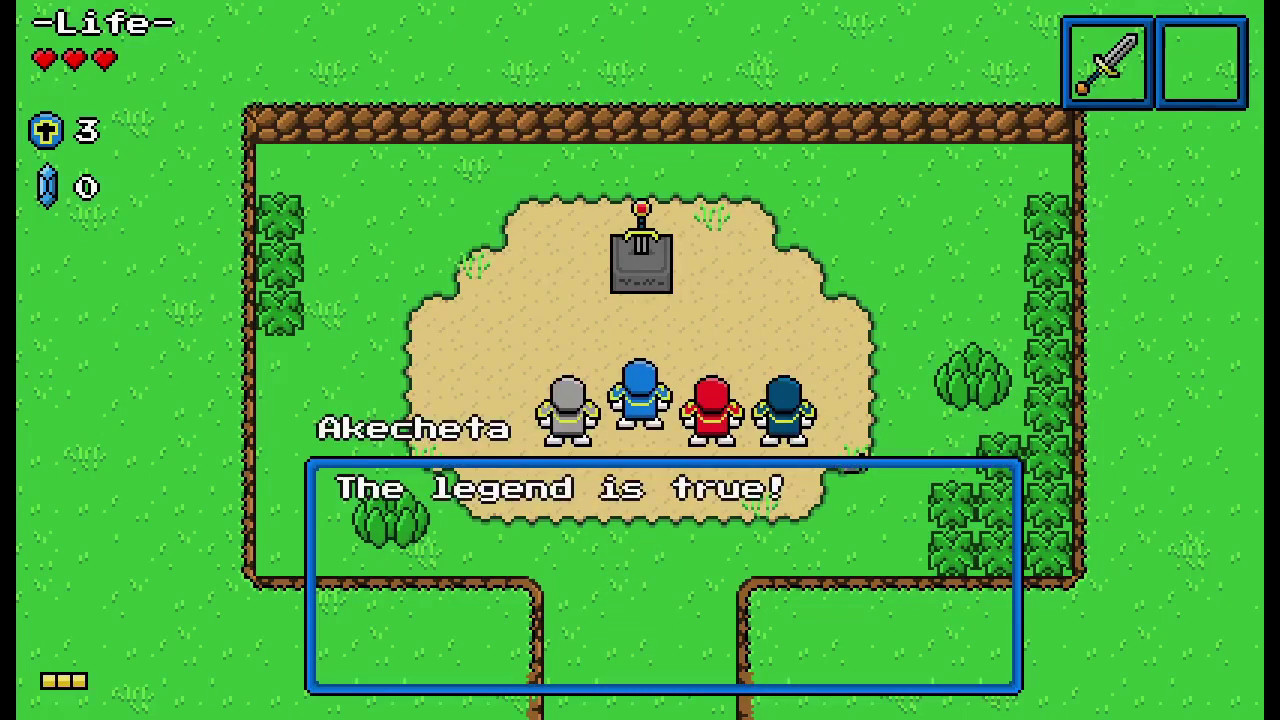Click the third heart in the Life meter

tap(103, 60)
